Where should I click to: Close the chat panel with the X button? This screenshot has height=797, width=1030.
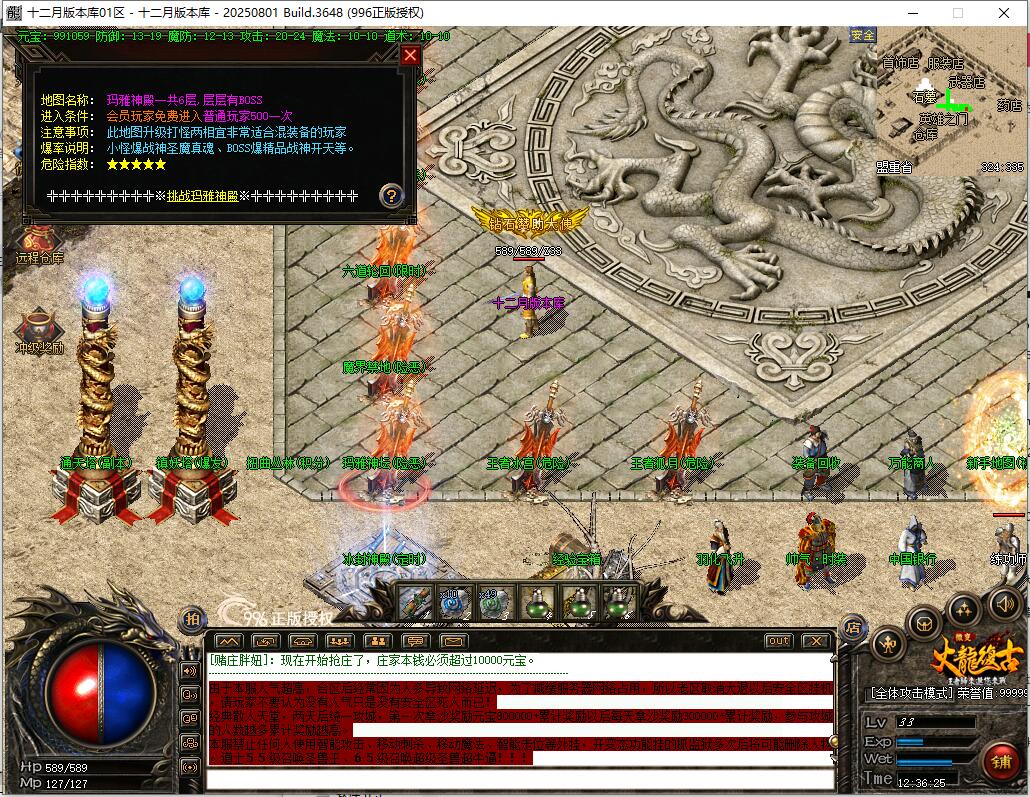pos(816,640)
